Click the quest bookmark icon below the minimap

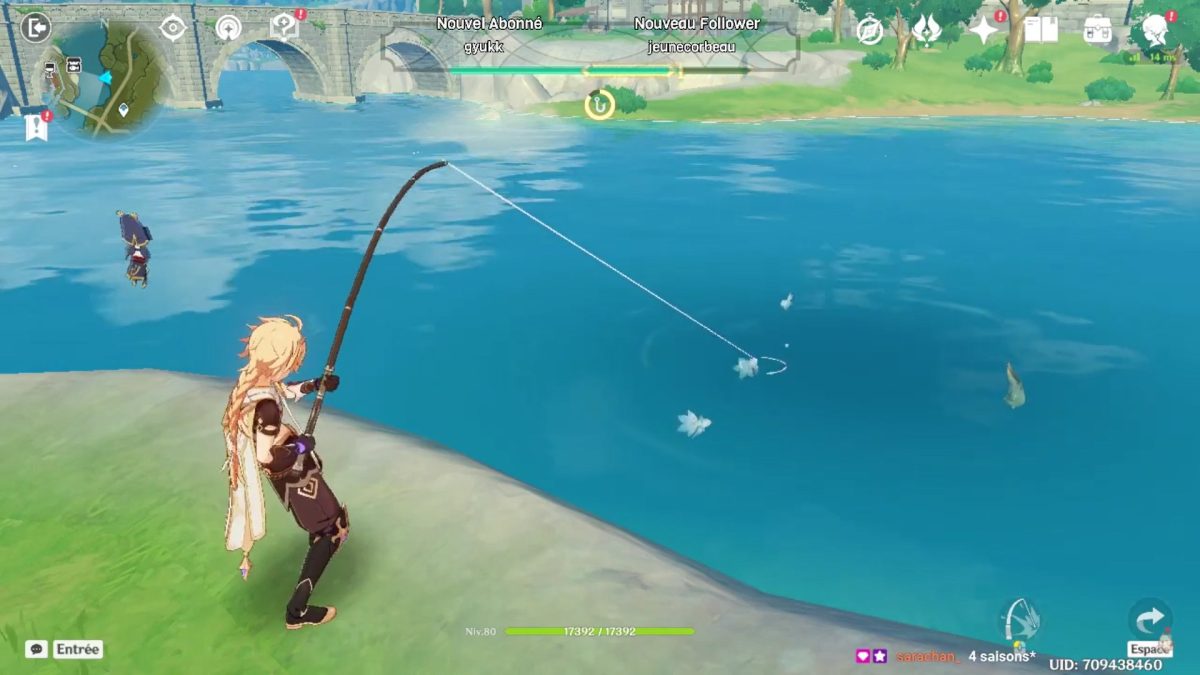pyautogui.click(x=37, y=128)
